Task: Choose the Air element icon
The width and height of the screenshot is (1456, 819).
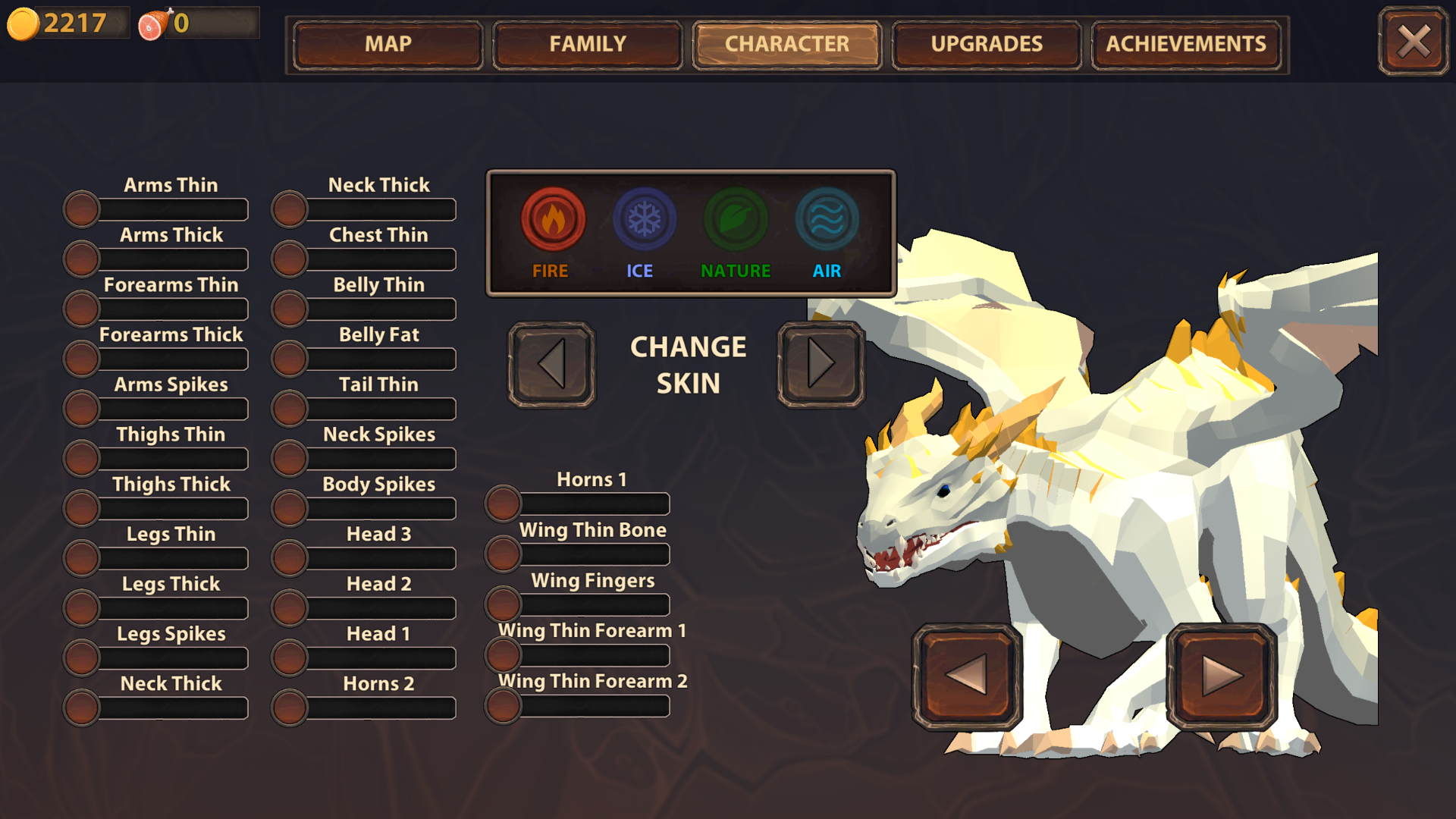Action: (827, 220)
